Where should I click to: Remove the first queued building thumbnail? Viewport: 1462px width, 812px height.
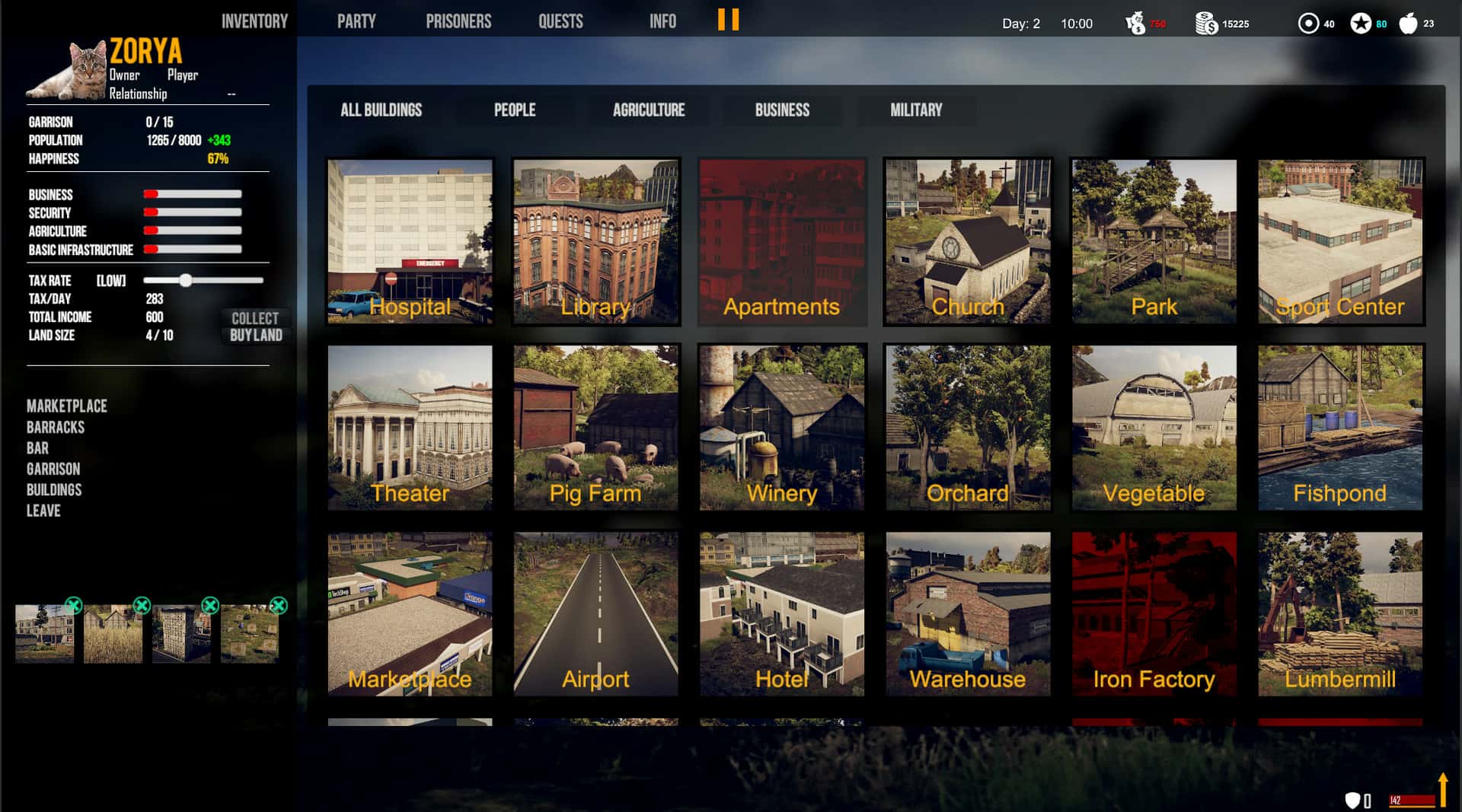72,605
